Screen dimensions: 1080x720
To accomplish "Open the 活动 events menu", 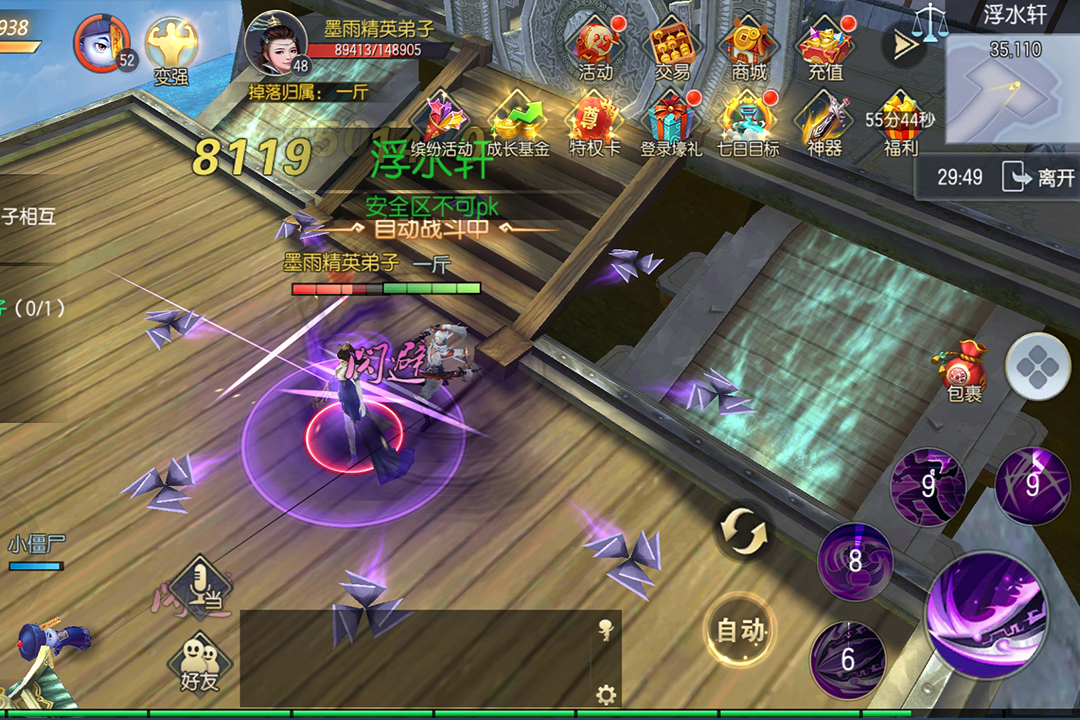I will [x=595, y=48].
